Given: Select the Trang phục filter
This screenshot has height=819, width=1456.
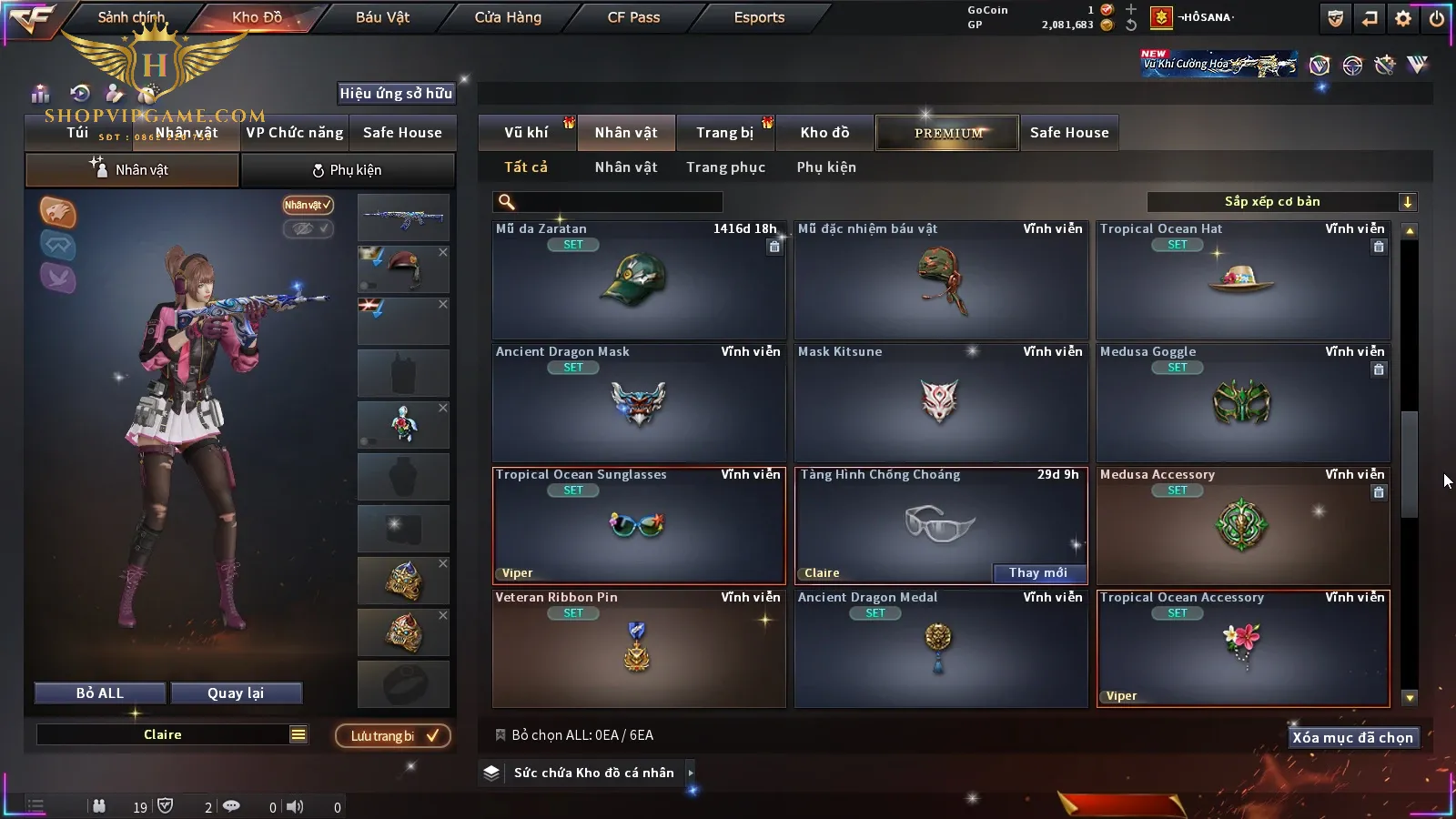Looking at the screenshot, I should 725,167.
